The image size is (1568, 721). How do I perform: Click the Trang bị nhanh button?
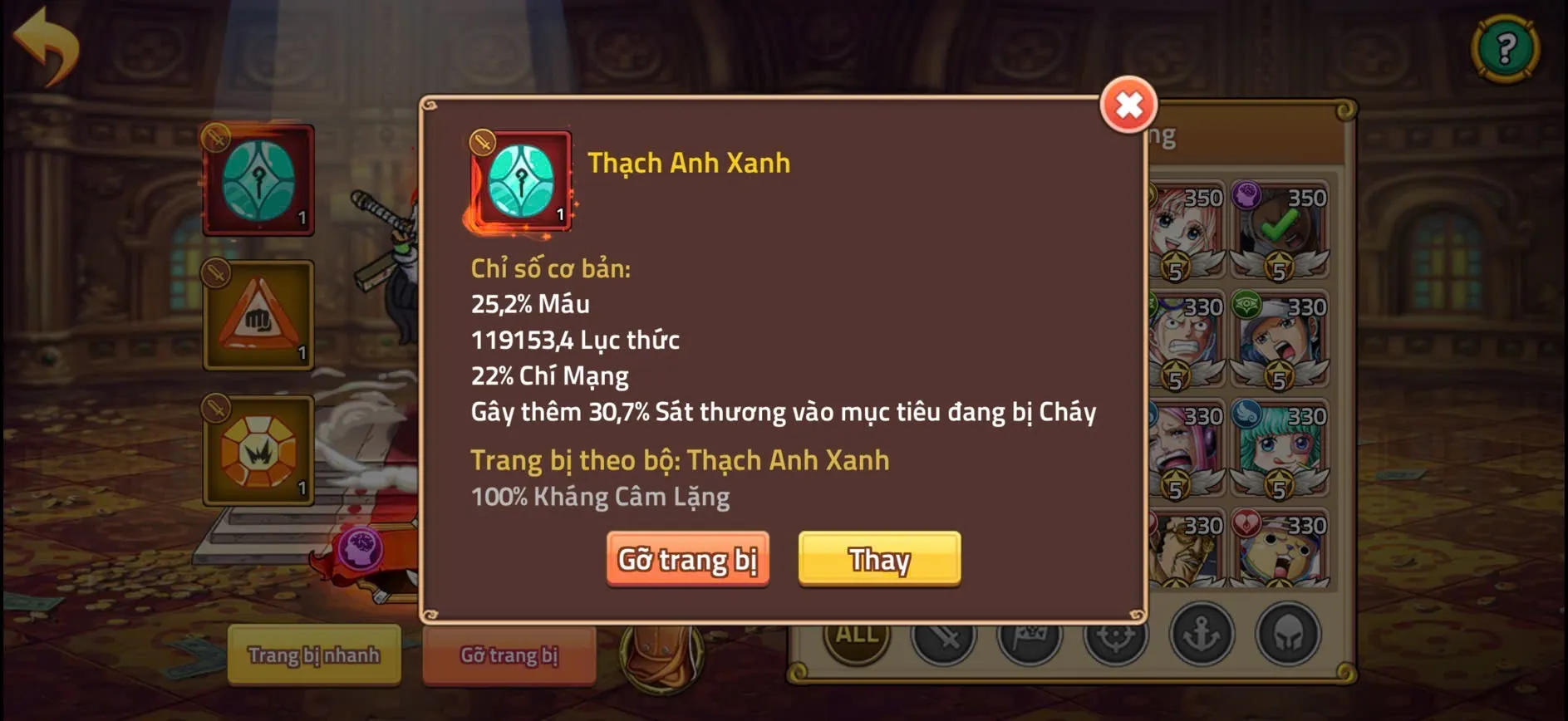313,655
